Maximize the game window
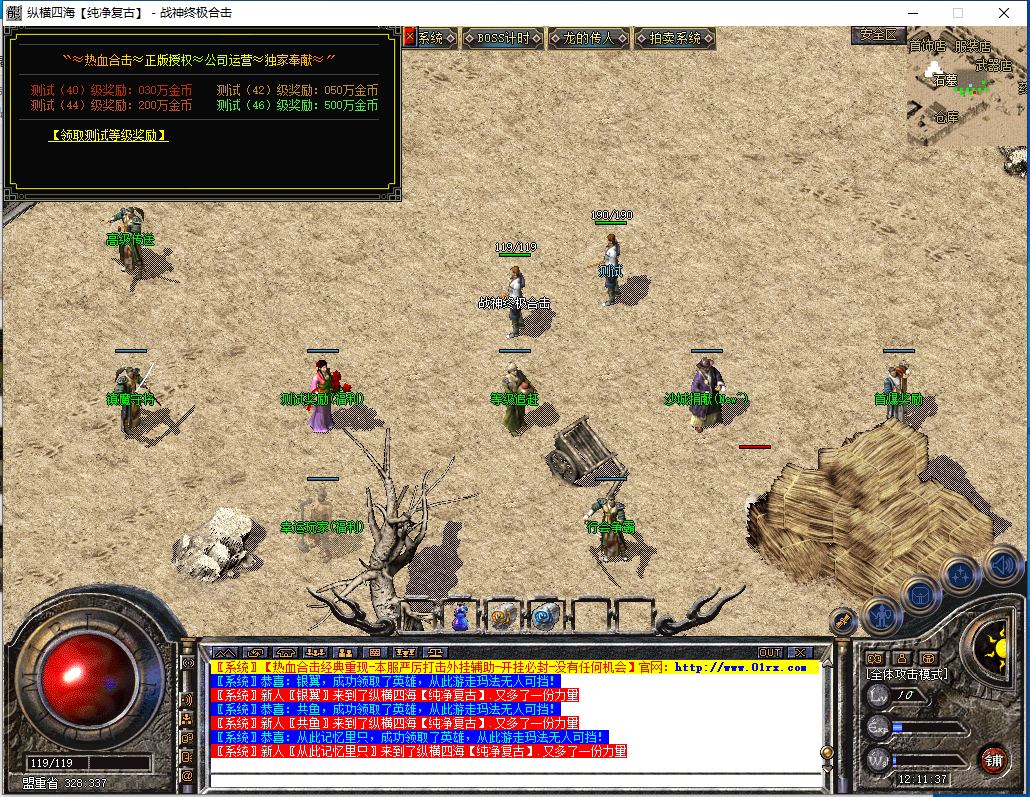Screen dimensions: 1030x797 point(957,13)
